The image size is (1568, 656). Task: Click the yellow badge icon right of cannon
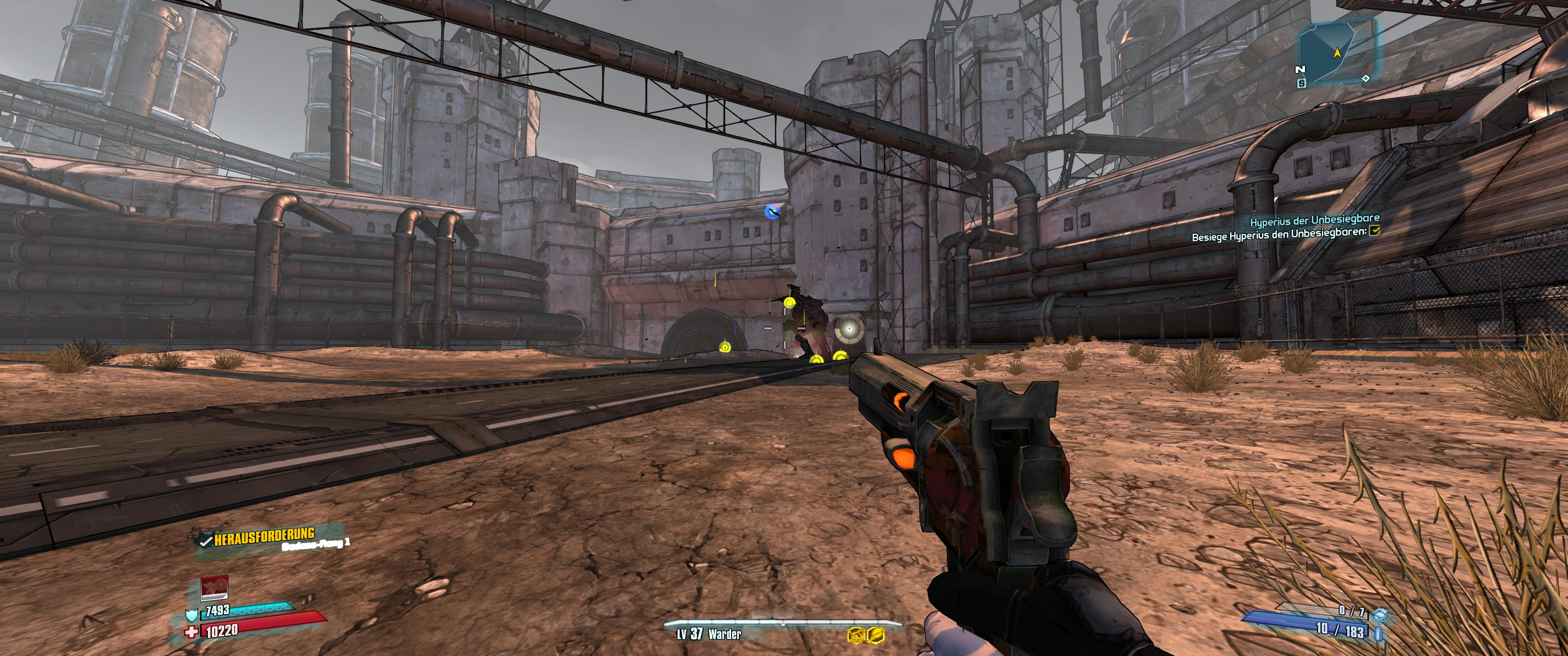tap(877, 635)
